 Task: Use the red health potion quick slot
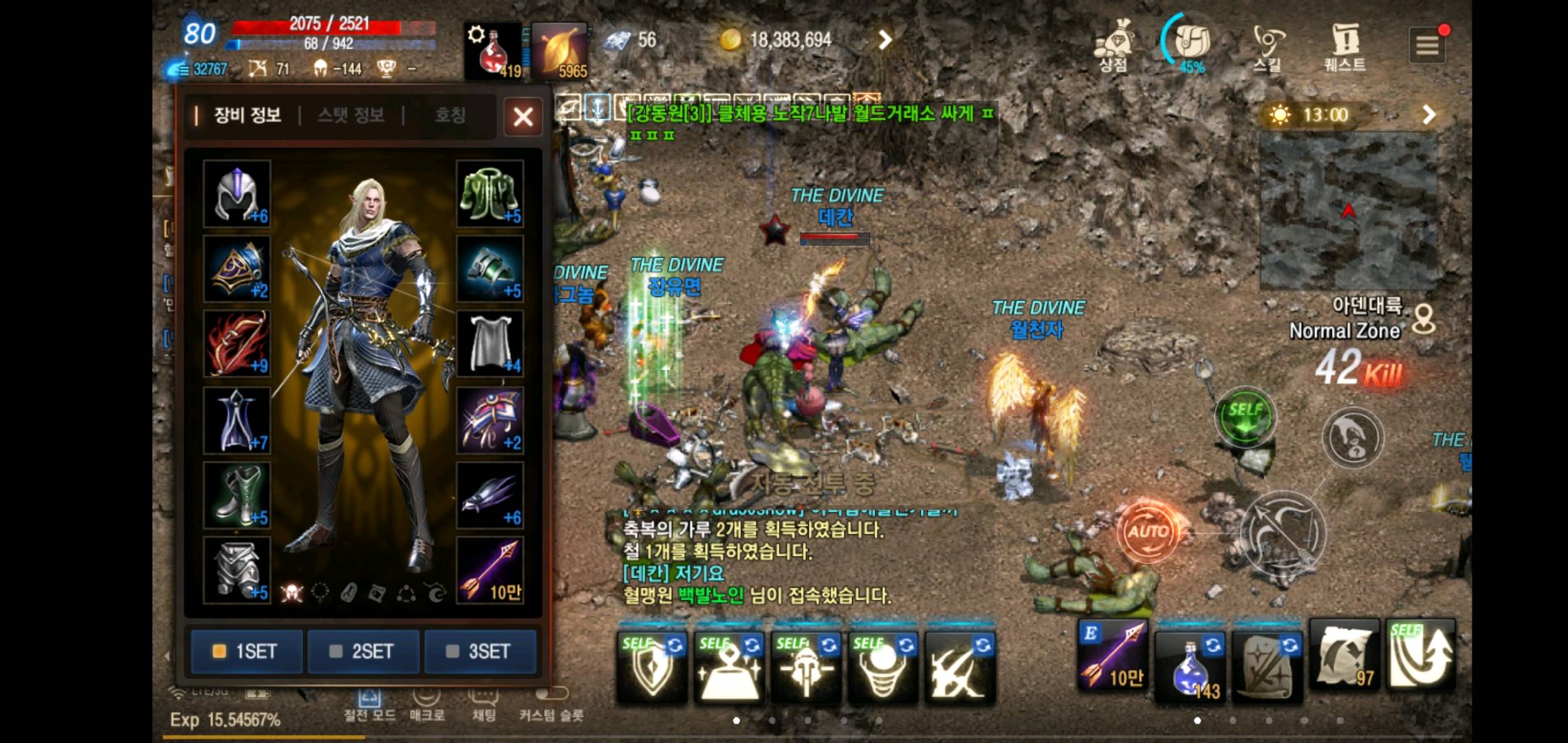(492, 52)
